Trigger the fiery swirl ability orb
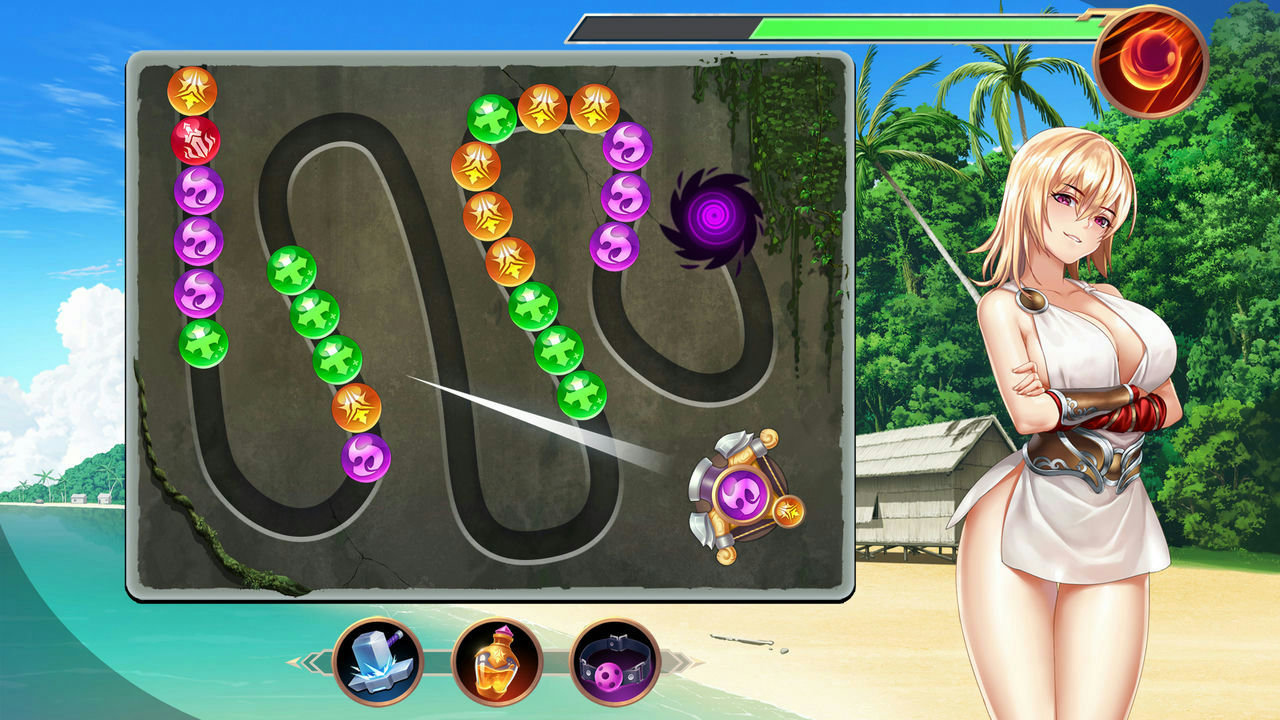This screenshot has height=720, width=1280. click(x=1151, y=61)
